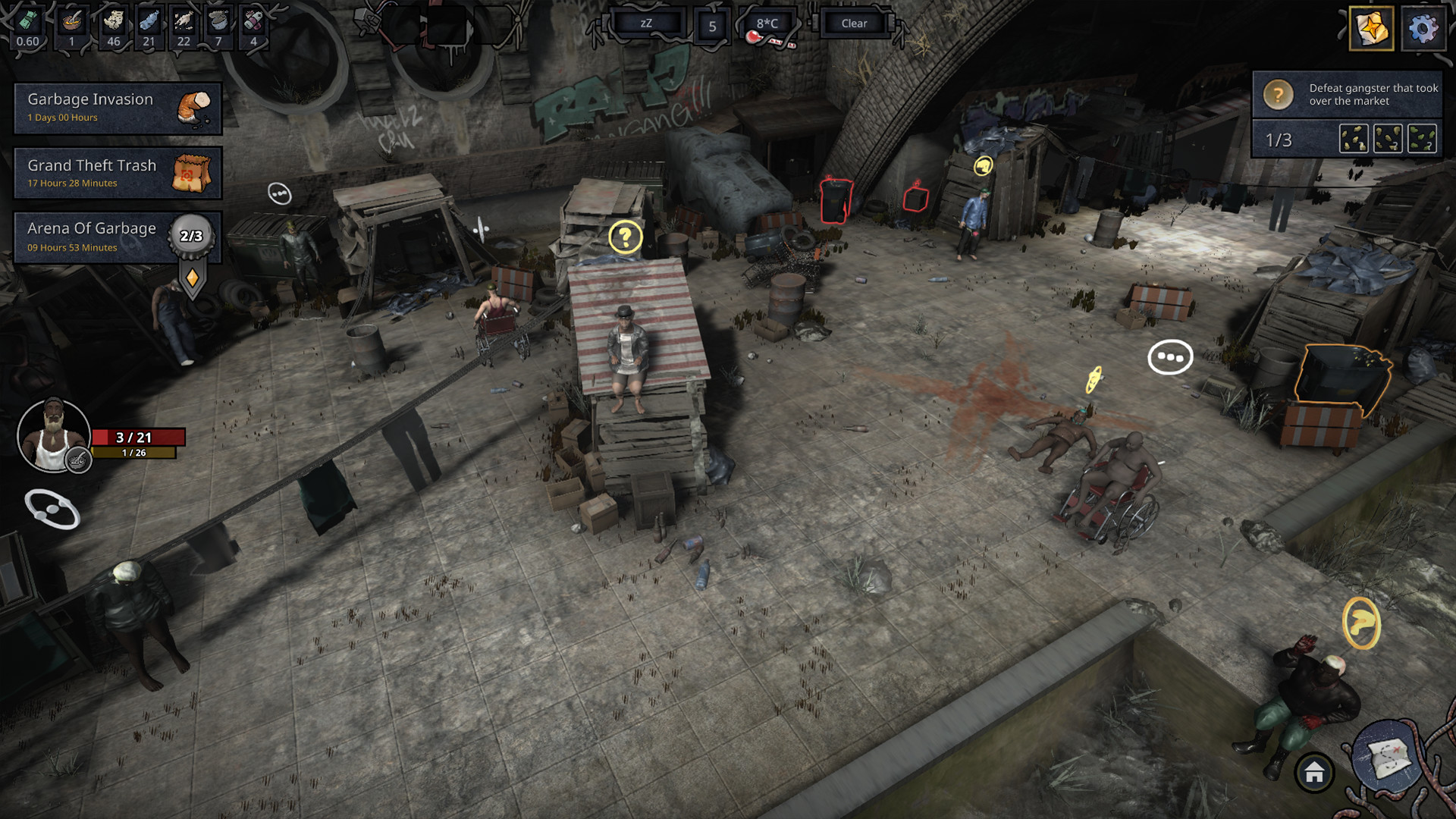Click the red health bar showing 3/21
The width and height of the screenshot is (1456, 819).
point(138,437)
